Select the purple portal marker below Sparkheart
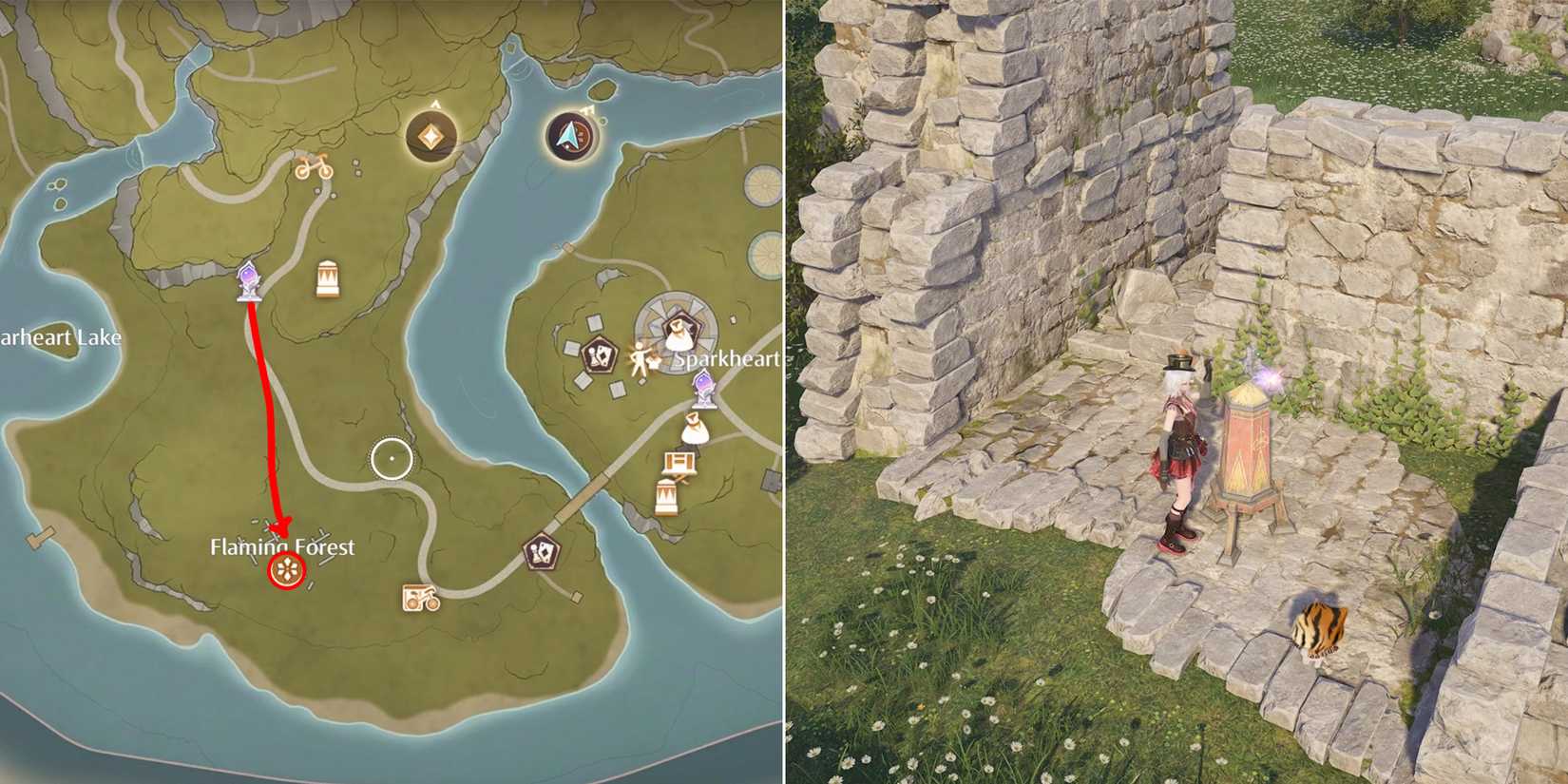1568x784 pixels. pos(704,389)
